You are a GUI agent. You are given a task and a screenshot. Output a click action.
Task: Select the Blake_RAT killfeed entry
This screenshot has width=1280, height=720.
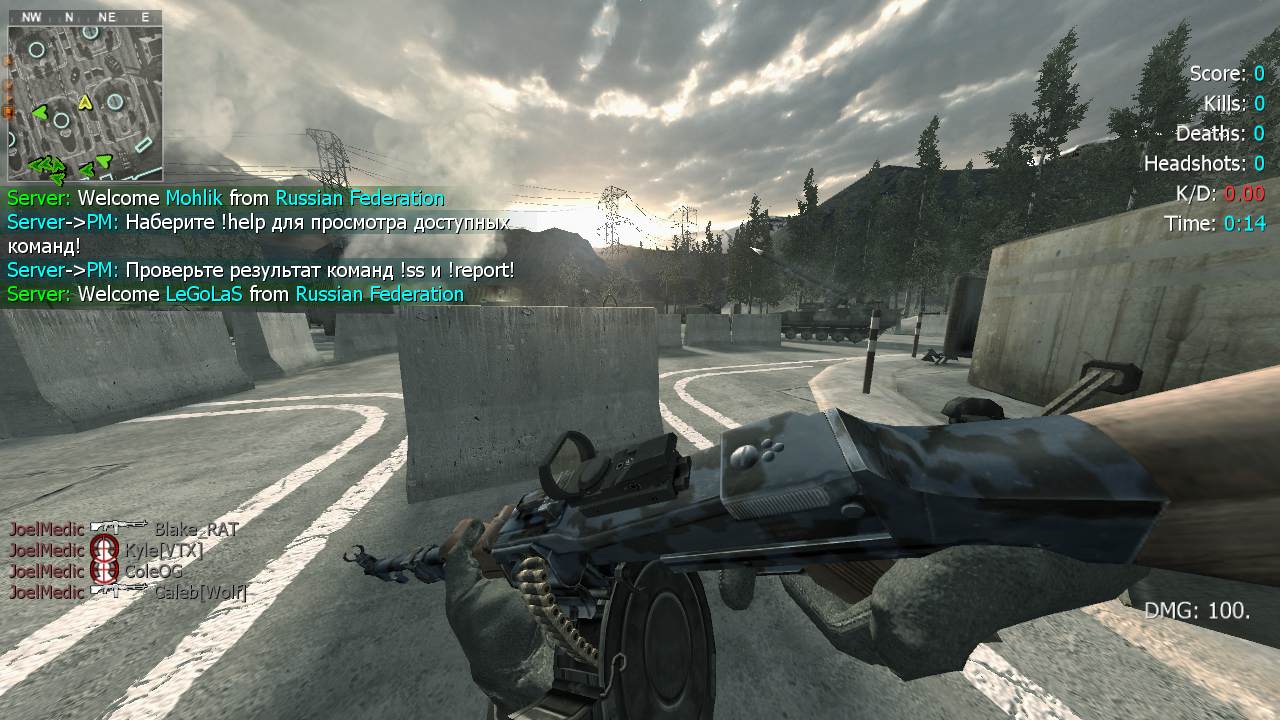click(124, 529)
